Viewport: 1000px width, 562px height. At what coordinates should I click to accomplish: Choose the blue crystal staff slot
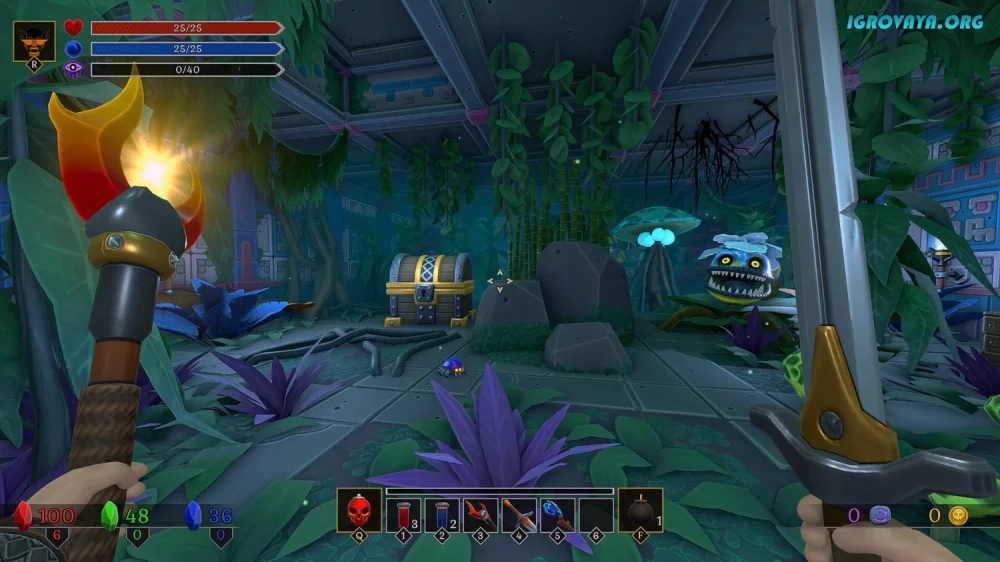558,514
